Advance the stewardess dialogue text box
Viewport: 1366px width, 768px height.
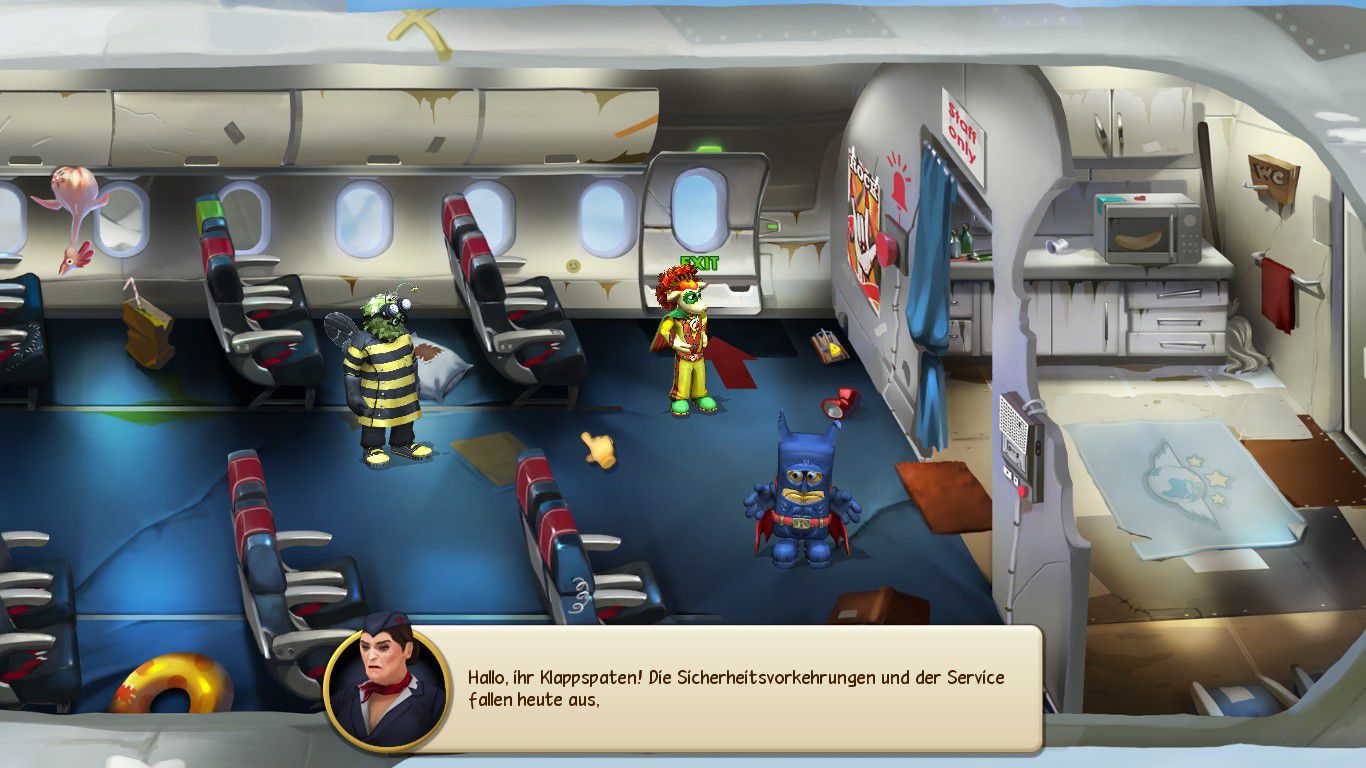[735, 688]
